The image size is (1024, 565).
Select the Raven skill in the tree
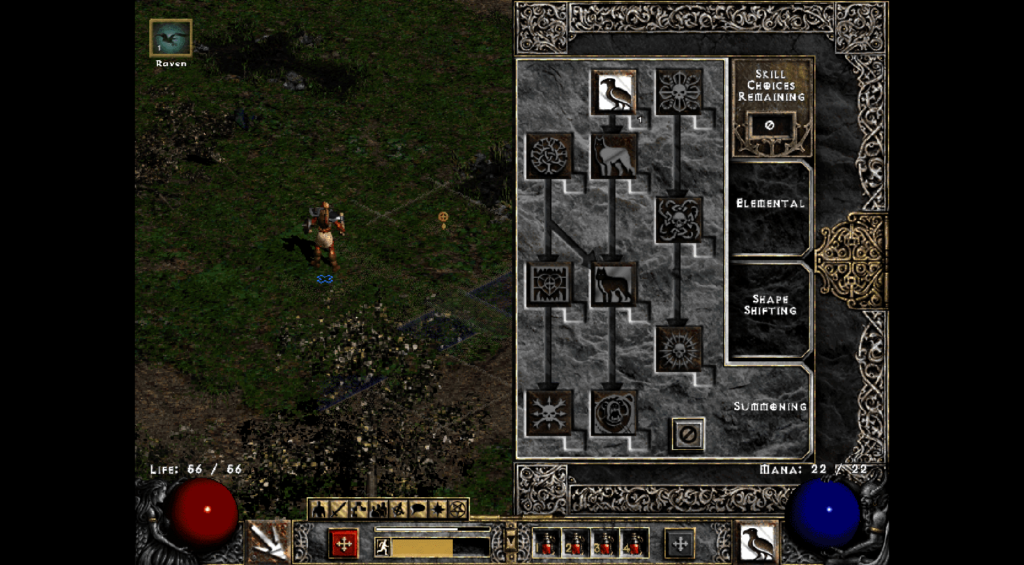click(613, 91)
